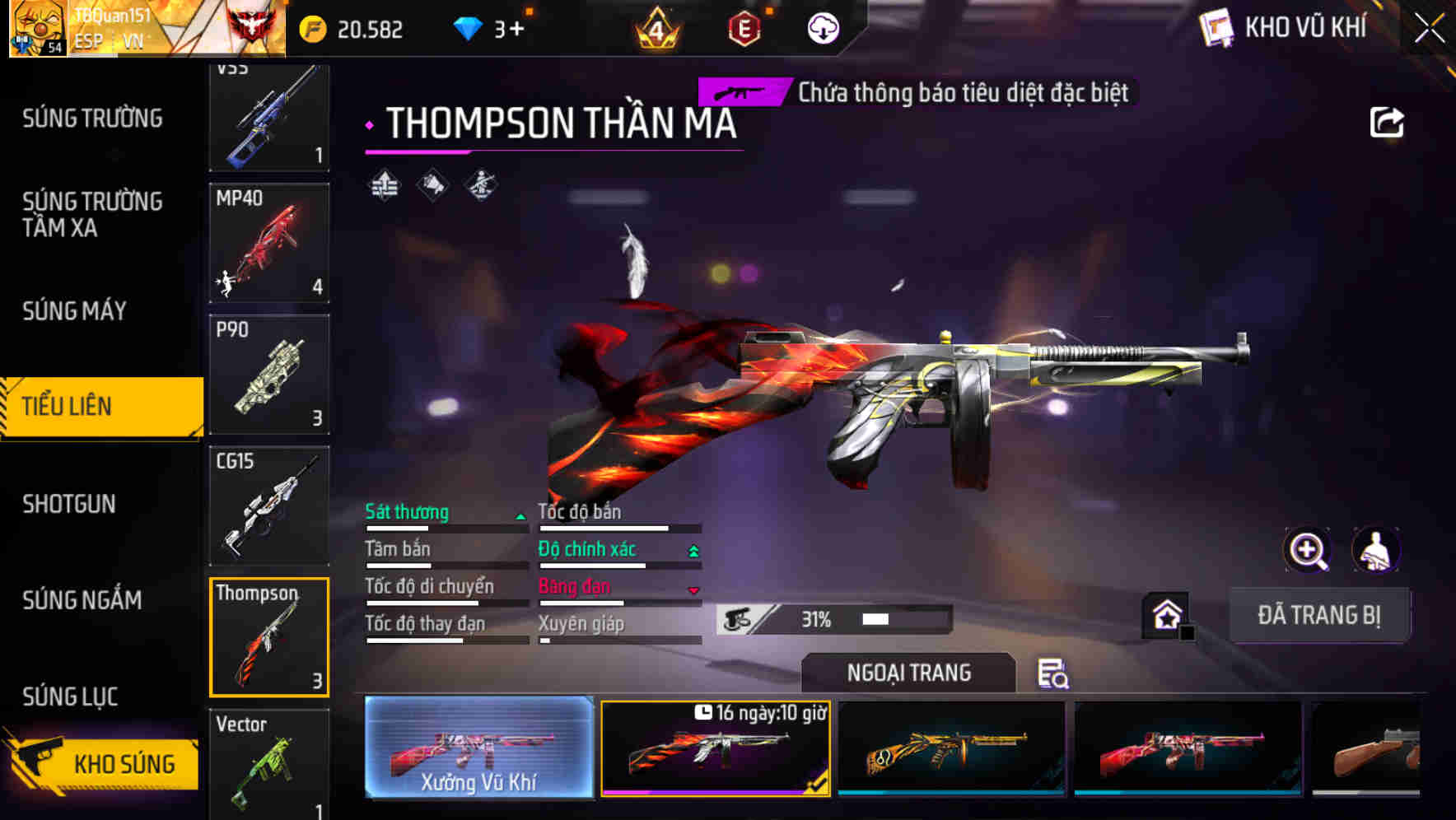
Task: Open the level 4 crown rank badge
Action: click(655, 30)
